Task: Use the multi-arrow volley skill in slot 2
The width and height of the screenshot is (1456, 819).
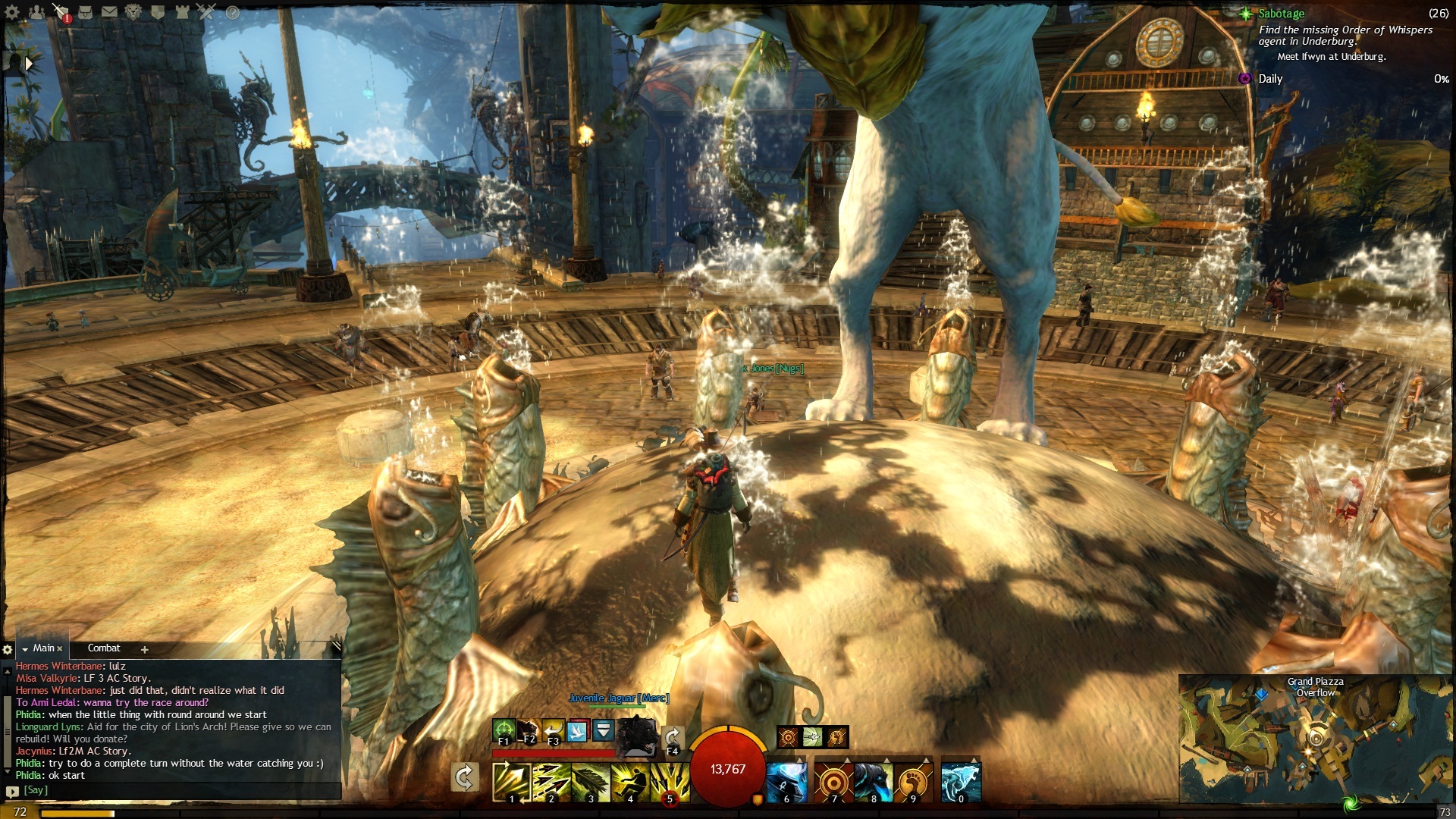Action: click(551, 782)
